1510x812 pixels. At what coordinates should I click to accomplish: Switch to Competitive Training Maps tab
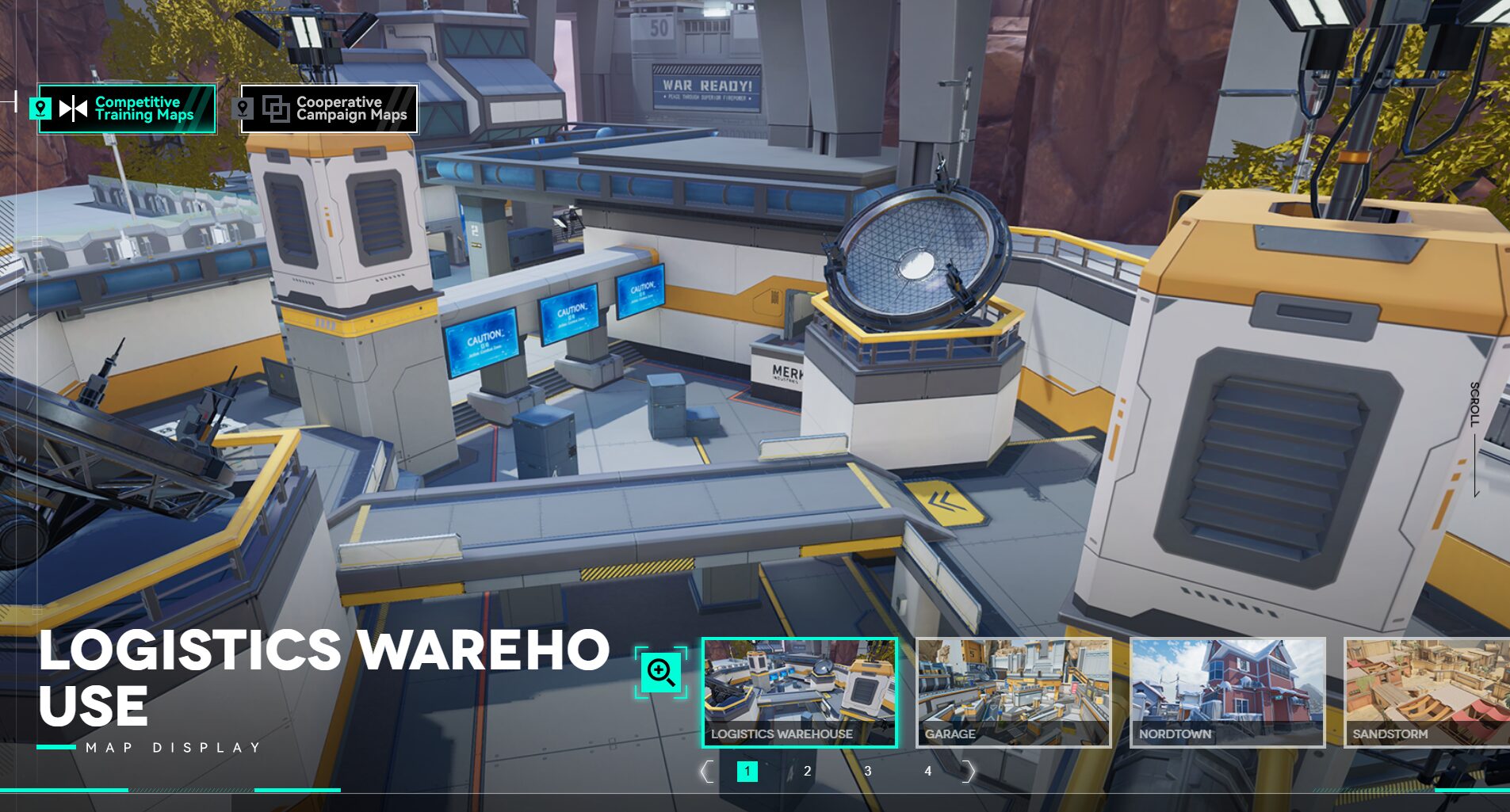[x=128, y=109]
